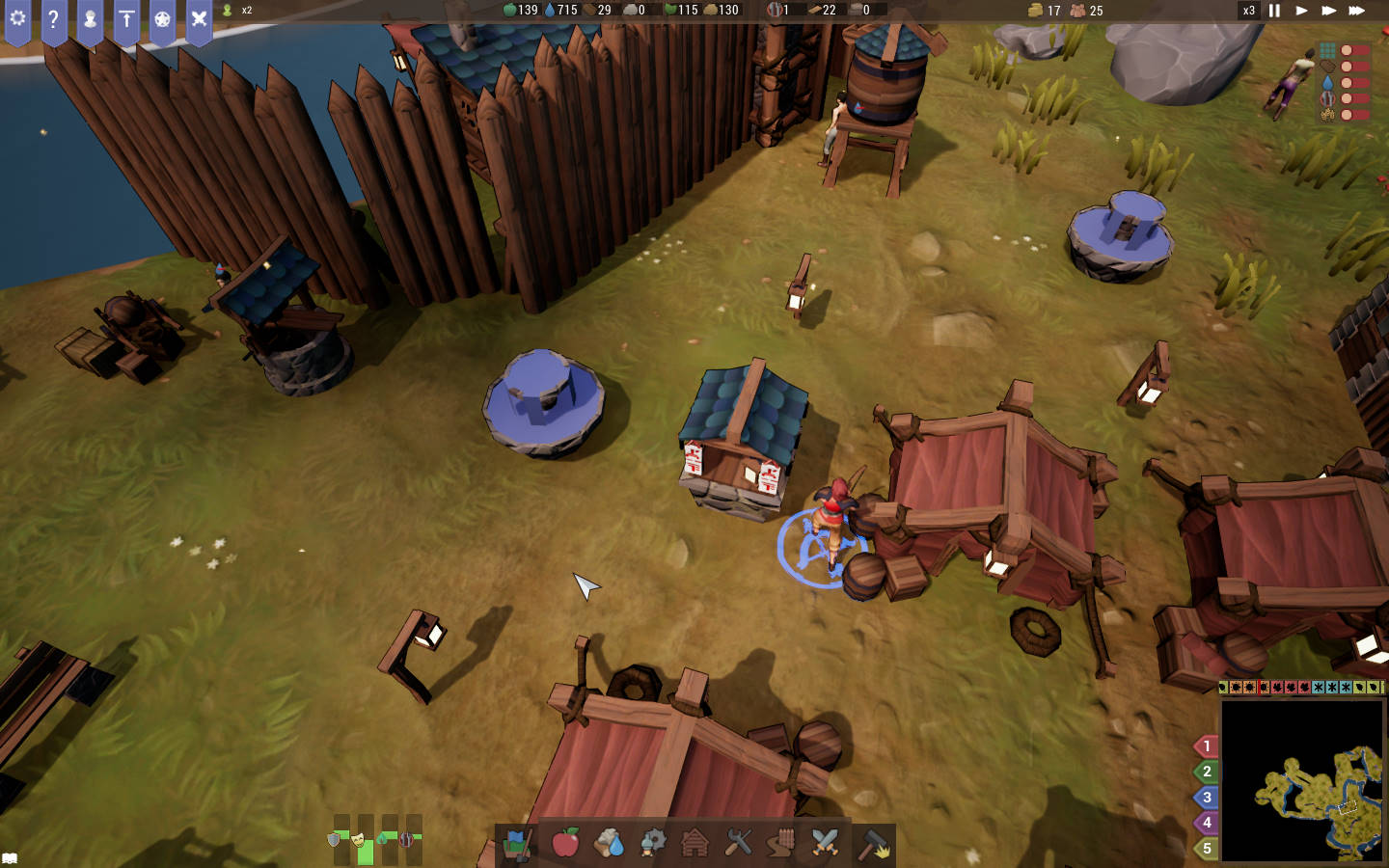Image resolution: width=1389 pixels, height=868 pixels.
Task: Open the crossed swords banner
Action: pos(199,19)
